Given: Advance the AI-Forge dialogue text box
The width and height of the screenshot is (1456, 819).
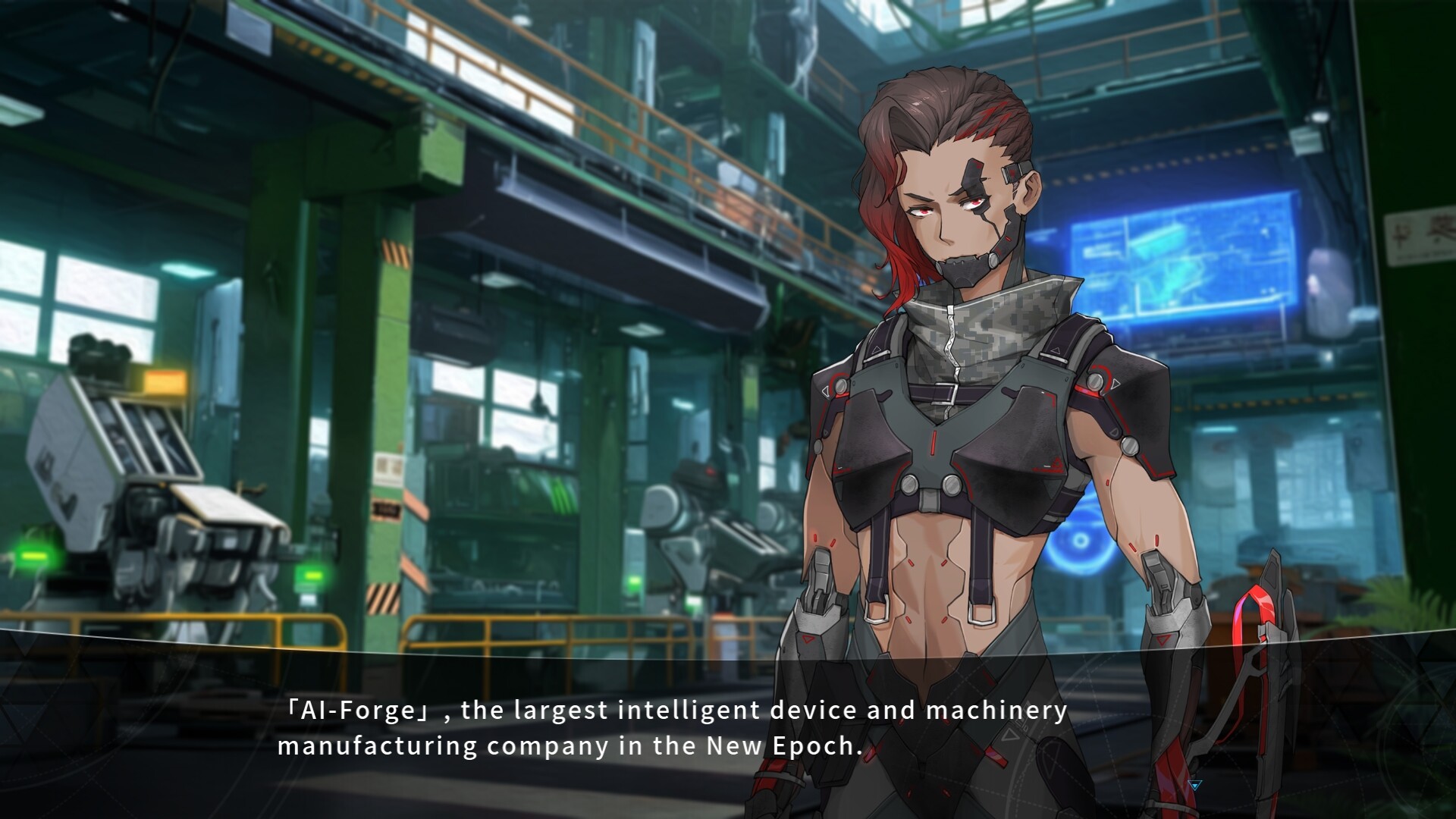Looking at the screenshot, I should pyautogui.click(x=672, y=729).
